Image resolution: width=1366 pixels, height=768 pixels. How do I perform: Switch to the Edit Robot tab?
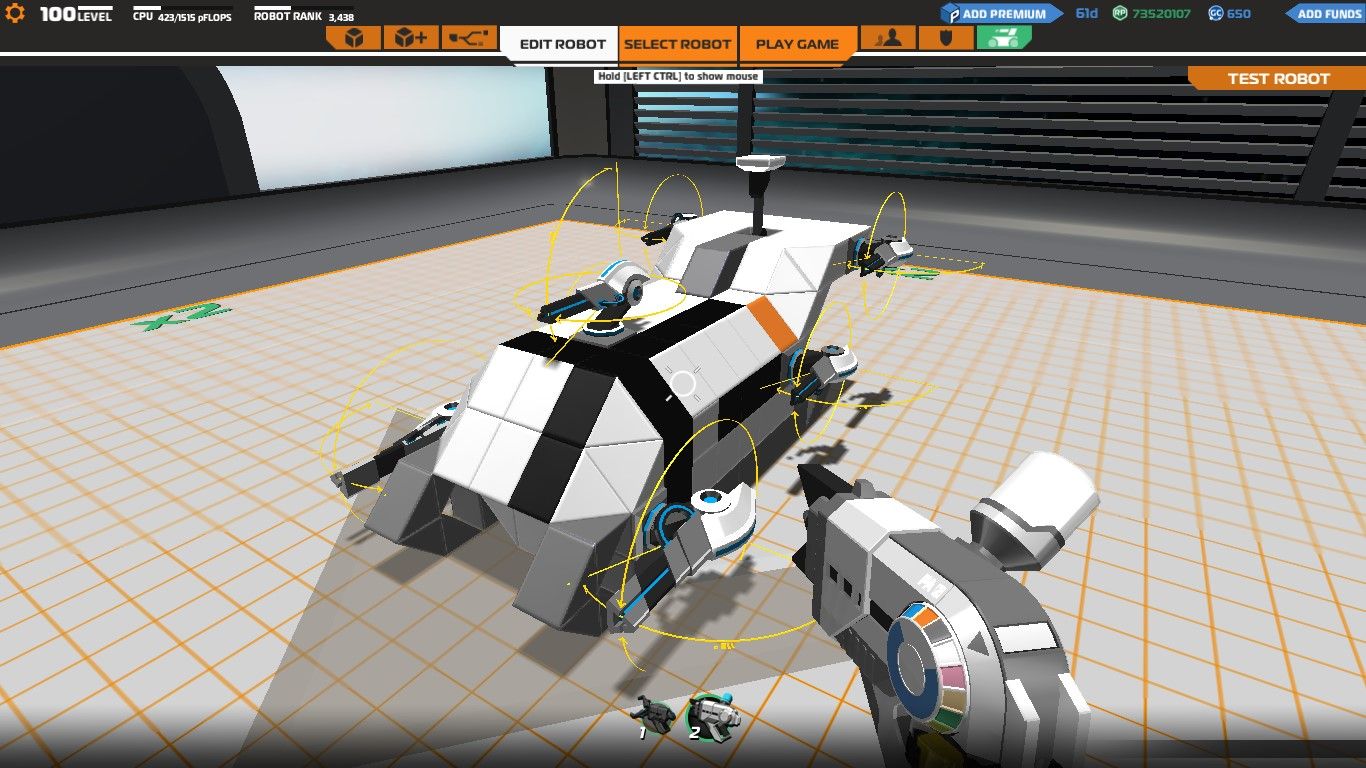coord(563,44)
